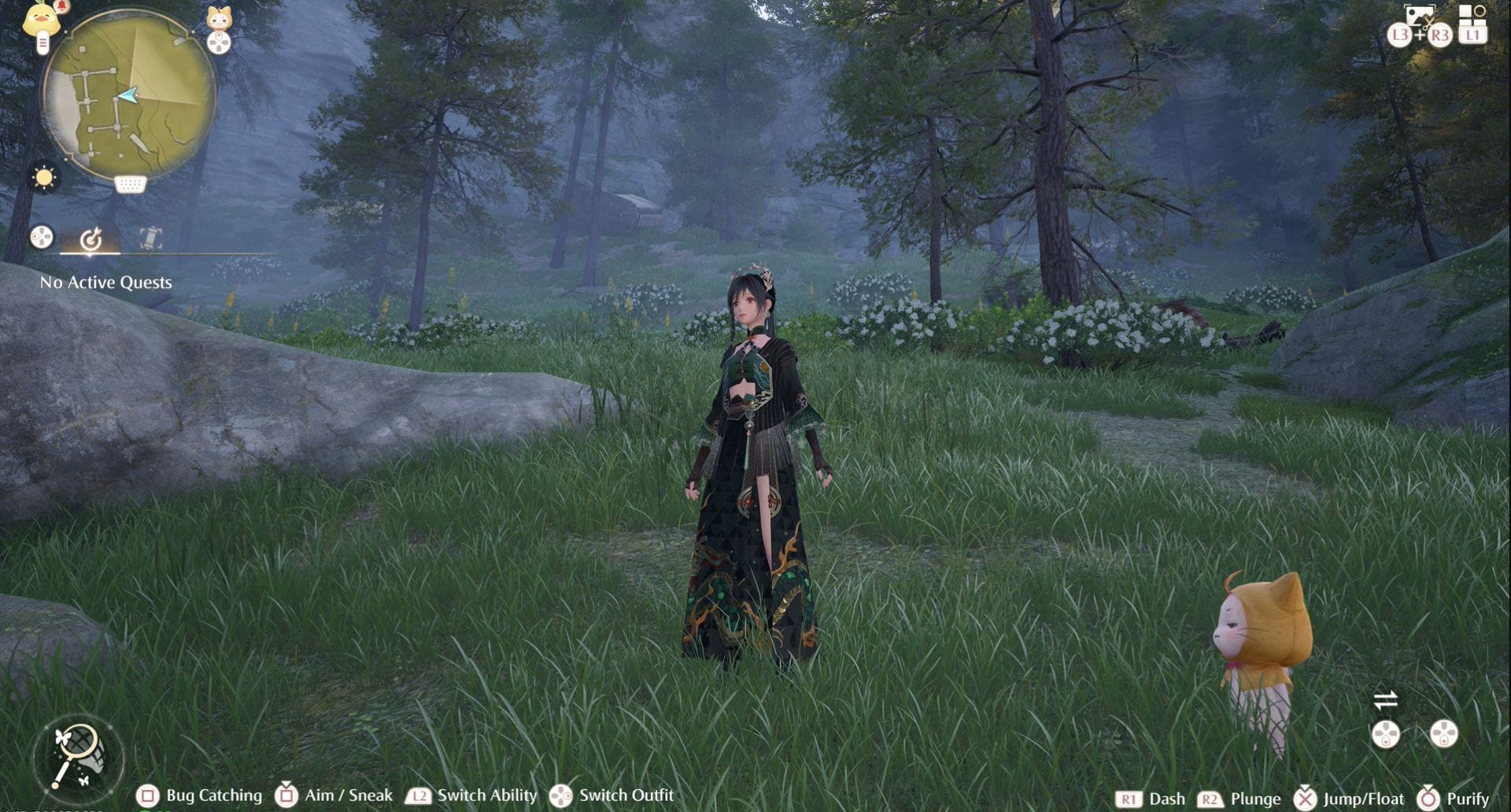Switch to the scroll tracker tab
The height and width of the screenshot is (812, 1511).
tap(150, 238)
